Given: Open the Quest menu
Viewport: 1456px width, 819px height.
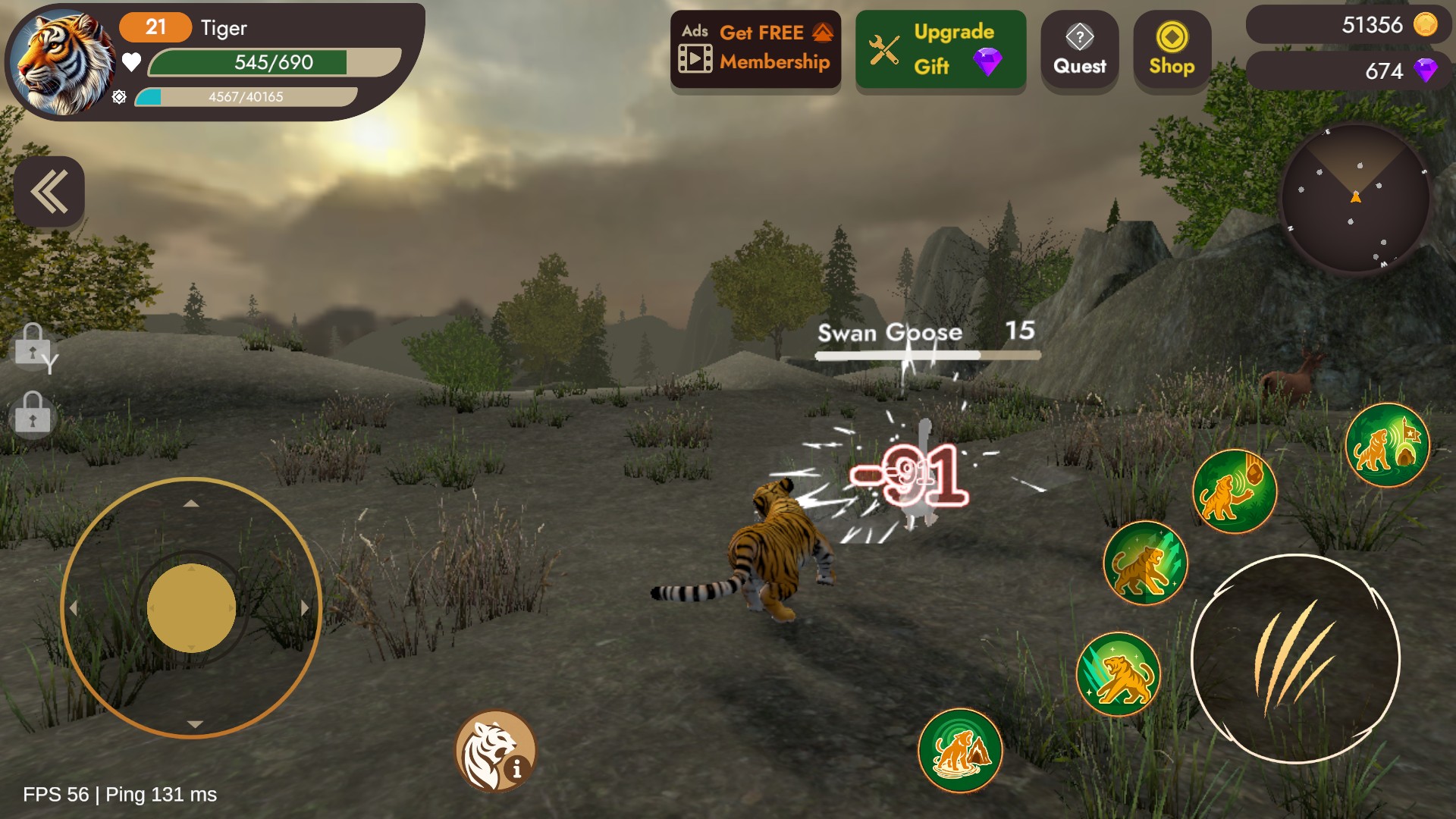Looking at the screenshot, I should pos(1079,50).
